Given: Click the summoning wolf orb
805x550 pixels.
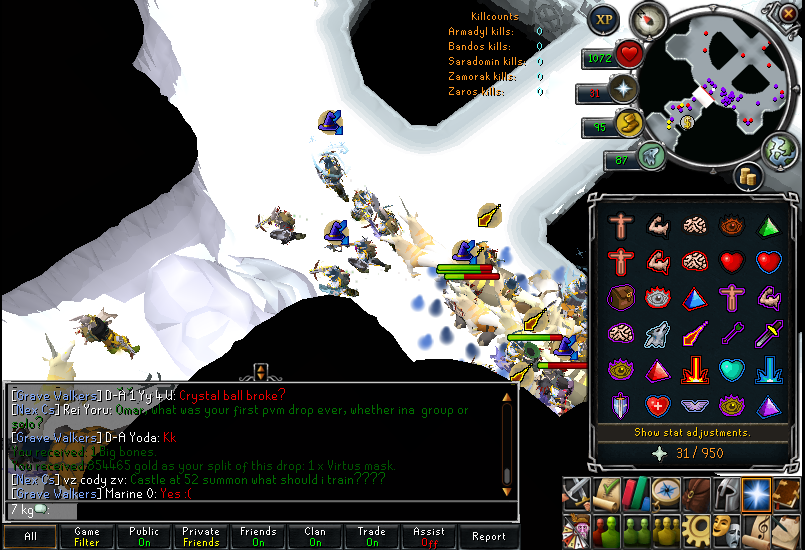Looking at the screenshot, I should tap(650, 155).
